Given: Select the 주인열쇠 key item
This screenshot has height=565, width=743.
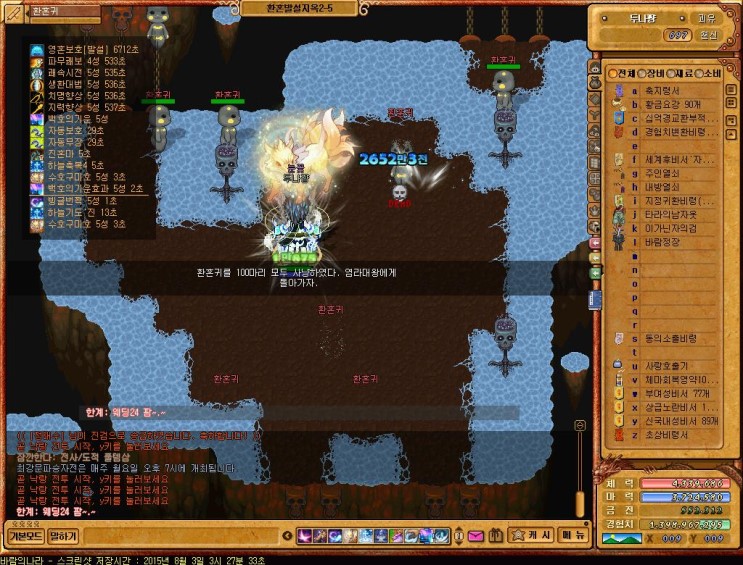Looking at the screenshot, I should point(662,173).
